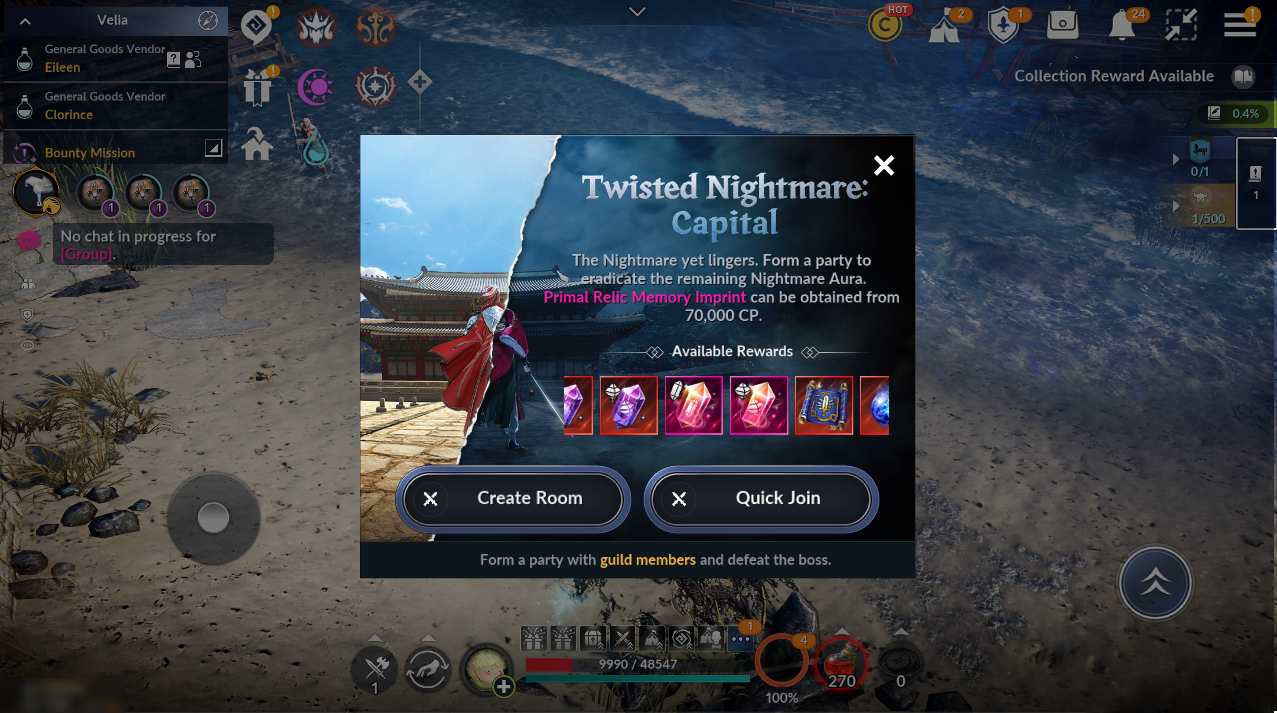
Task: Open the home town icon
Action: point(257,146)
